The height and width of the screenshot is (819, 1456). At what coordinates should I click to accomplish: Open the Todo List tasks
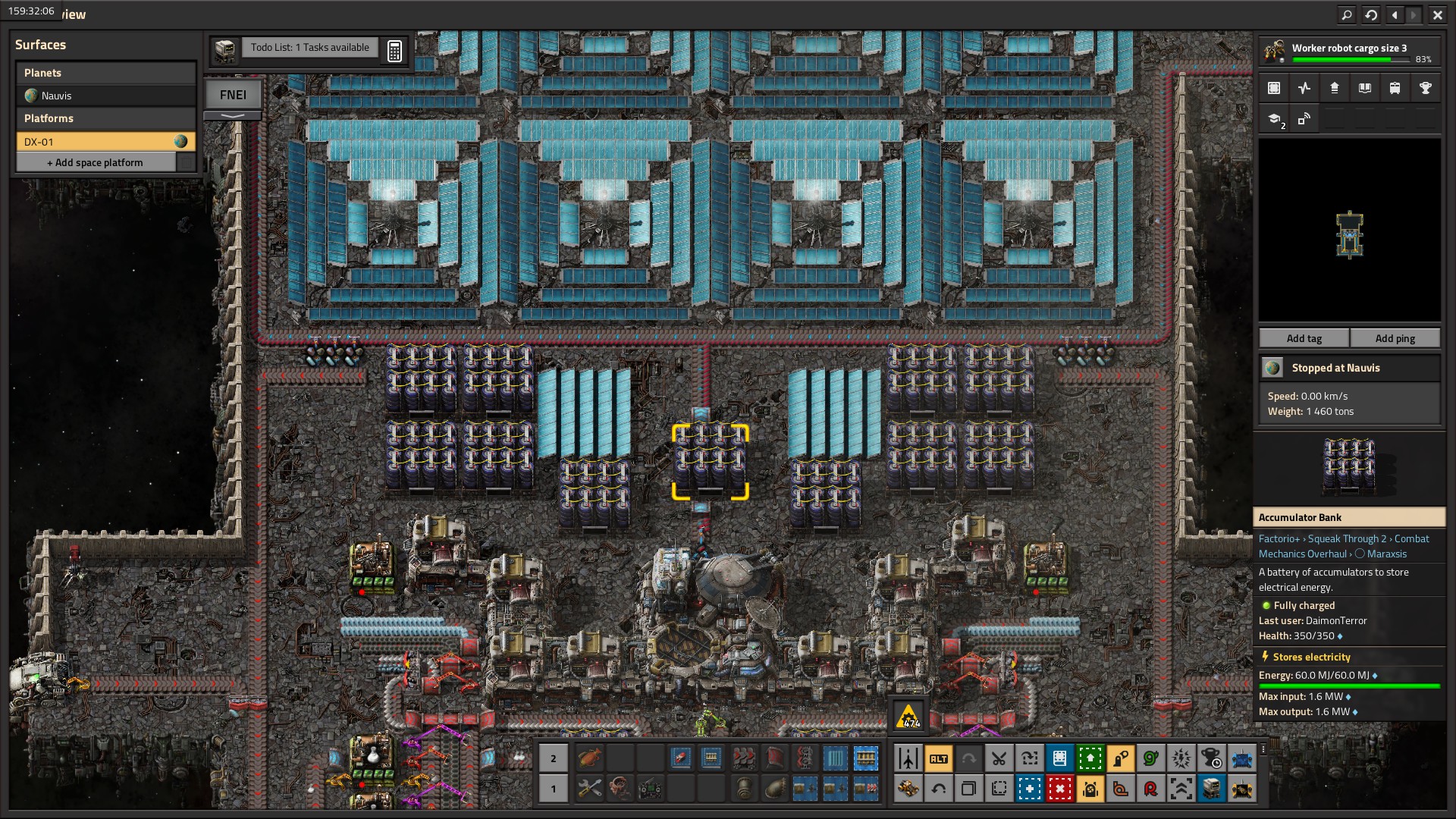coord(309,48)
